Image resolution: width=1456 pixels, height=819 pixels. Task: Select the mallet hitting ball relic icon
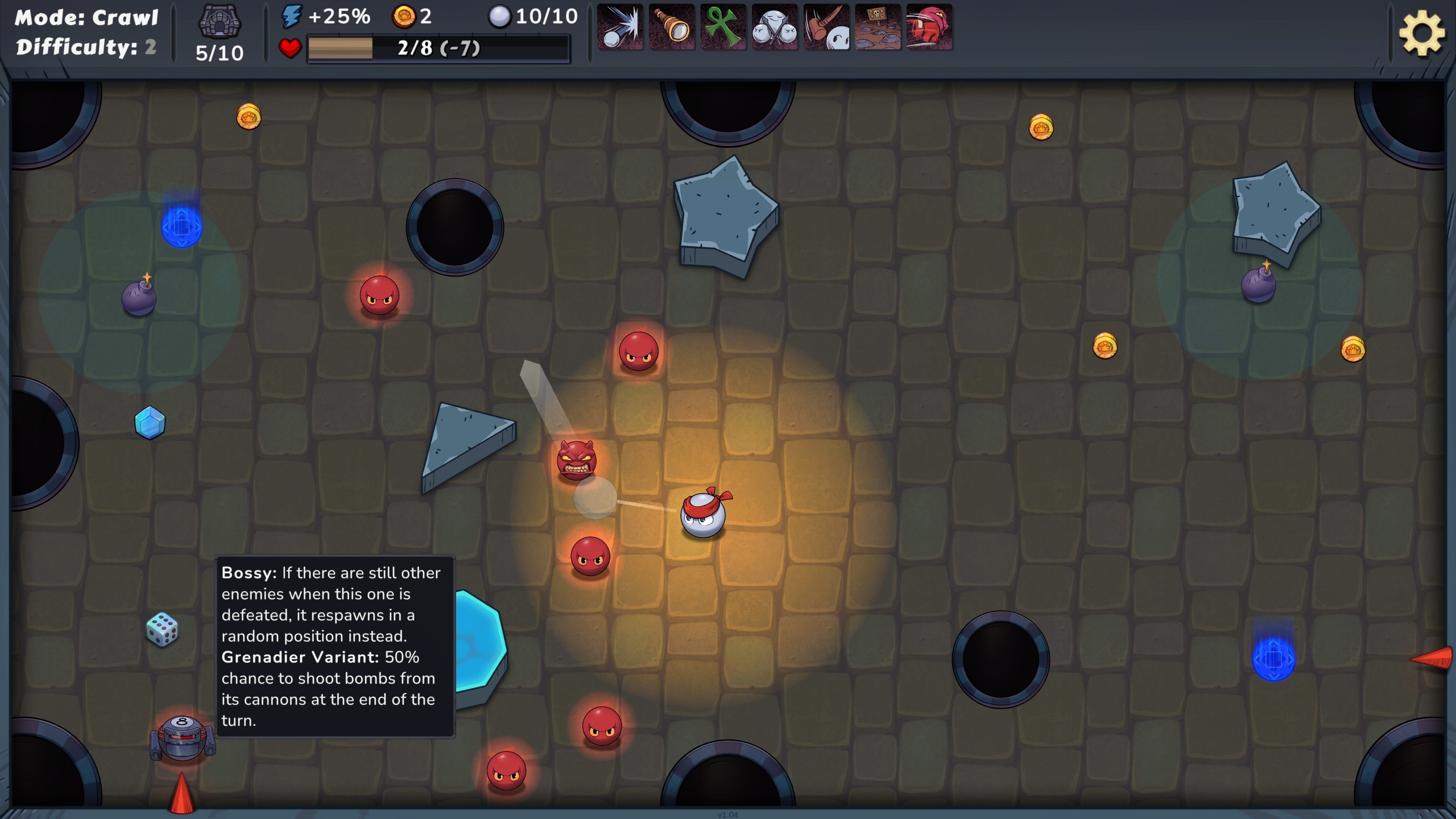[x=826, y=27]
